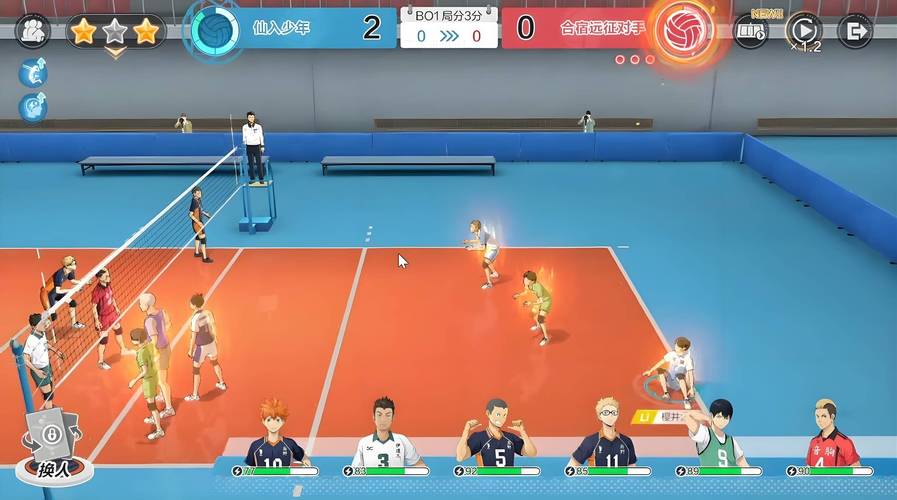Activate the upper blue round skill icon
Screen dimensions: 897x500
pyautogui.click(x=33, y=73)
